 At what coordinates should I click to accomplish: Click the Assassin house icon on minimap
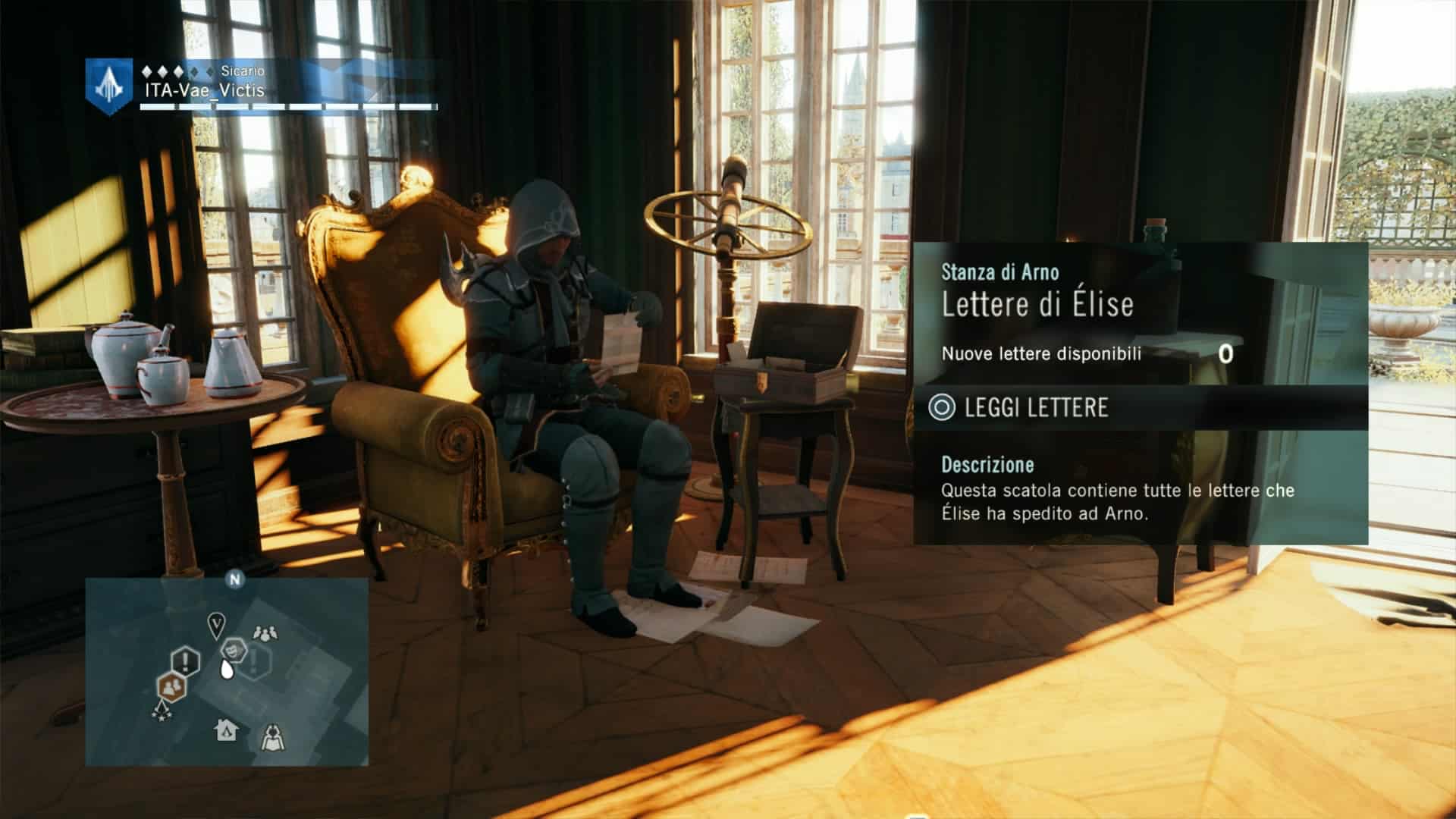pos(227,730)
